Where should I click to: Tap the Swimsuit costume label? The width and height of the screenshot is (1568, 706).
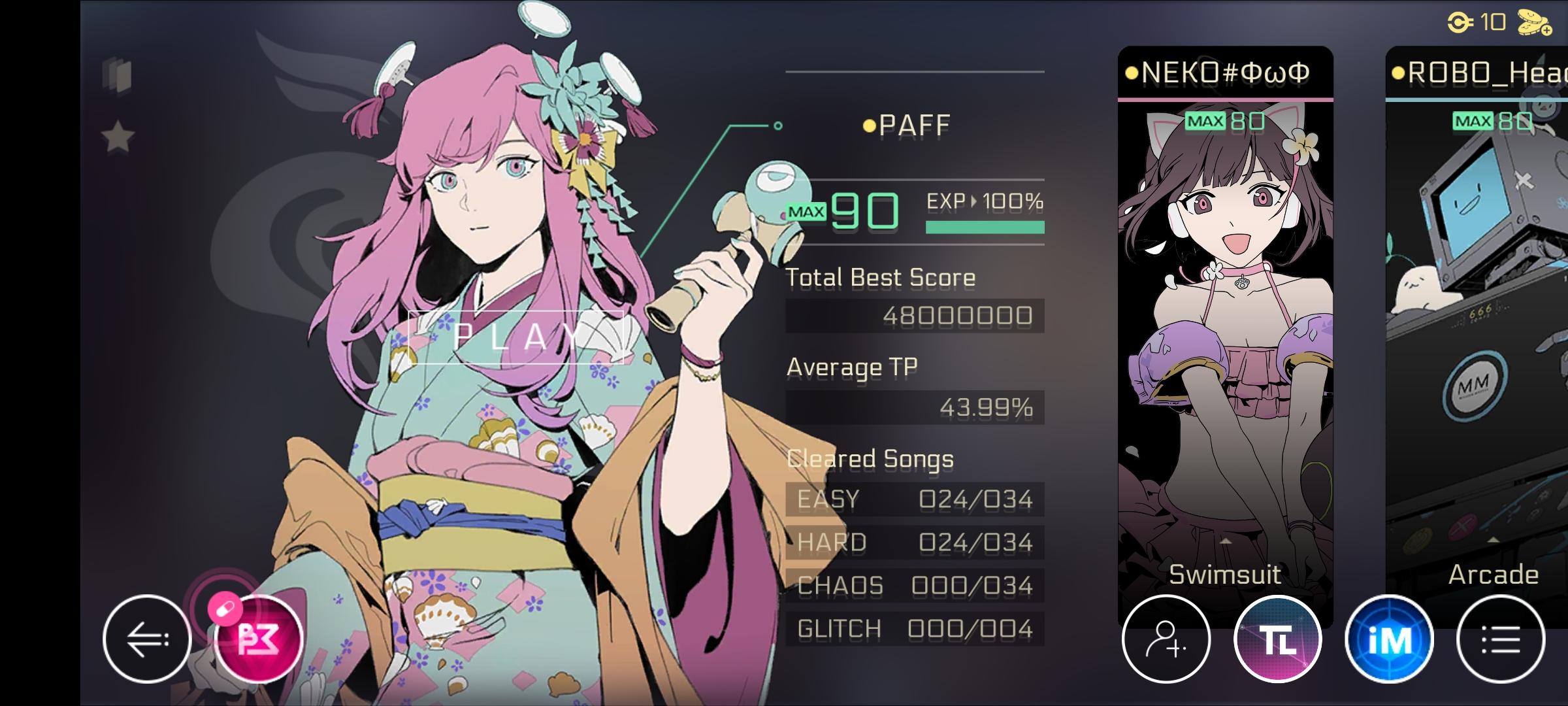click(x=1225, y=574)
